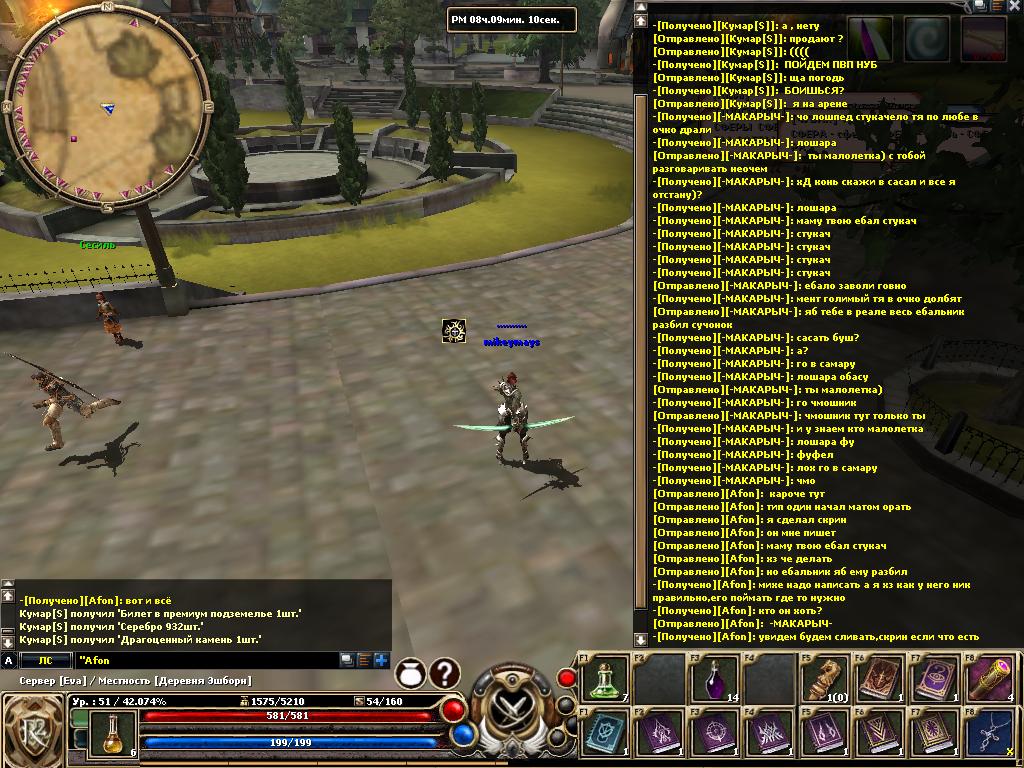The width and height of the screenshot is (1024, 768).
Task: Click the circular minimap
Action: [107, 107]
